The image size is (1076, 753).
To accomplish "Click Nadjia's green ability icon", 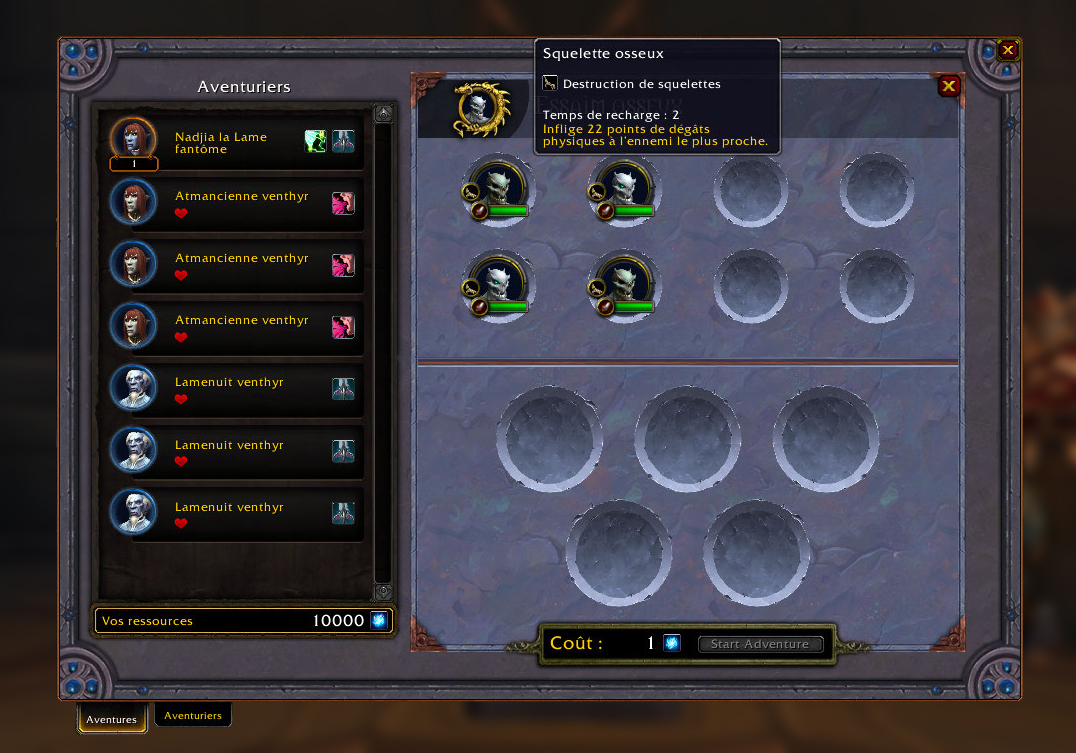I will 316,141.
